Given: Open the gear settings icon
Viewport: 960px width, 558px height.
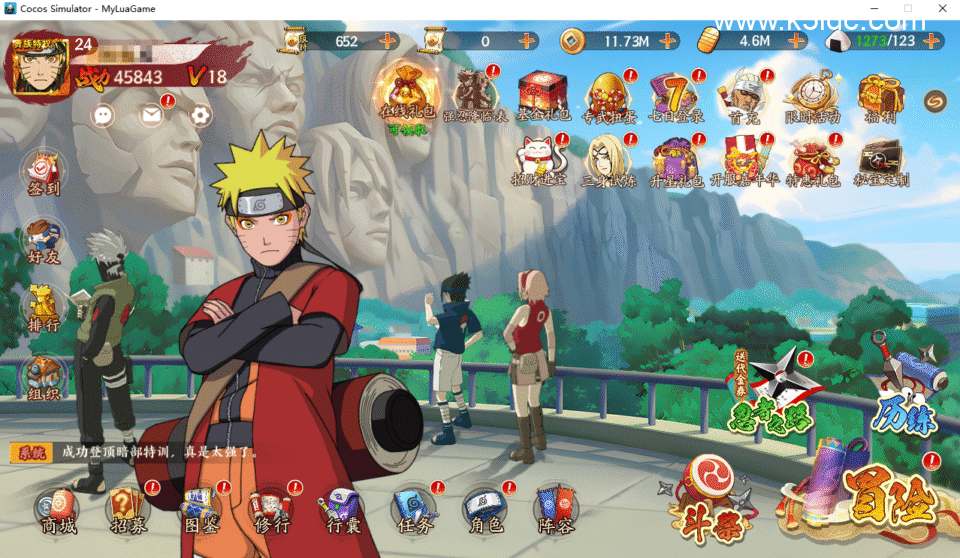Looking at the screenshot, I should [x=201, y=115].
